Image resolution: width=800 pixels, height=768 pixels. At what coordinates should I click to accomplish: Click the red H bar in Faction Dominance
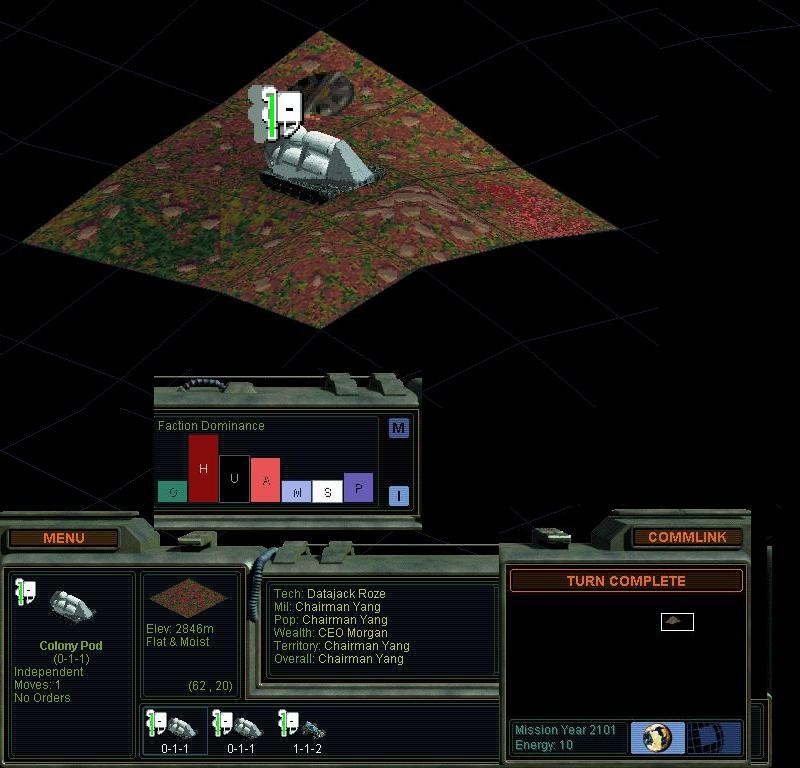[203, 468]
